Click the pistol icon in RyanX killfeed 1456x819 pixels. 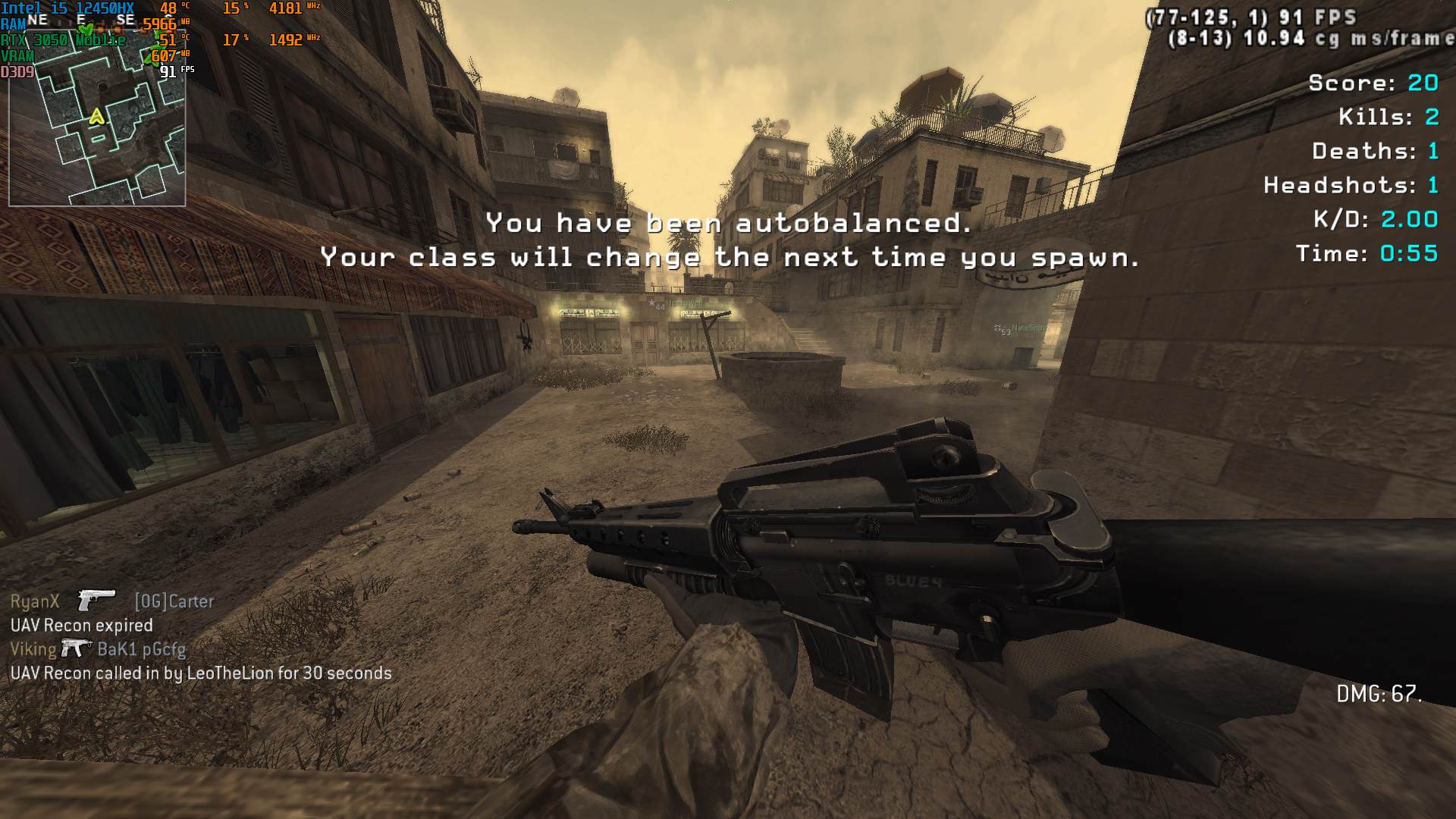pyautogui.click(x=96, y=600)
